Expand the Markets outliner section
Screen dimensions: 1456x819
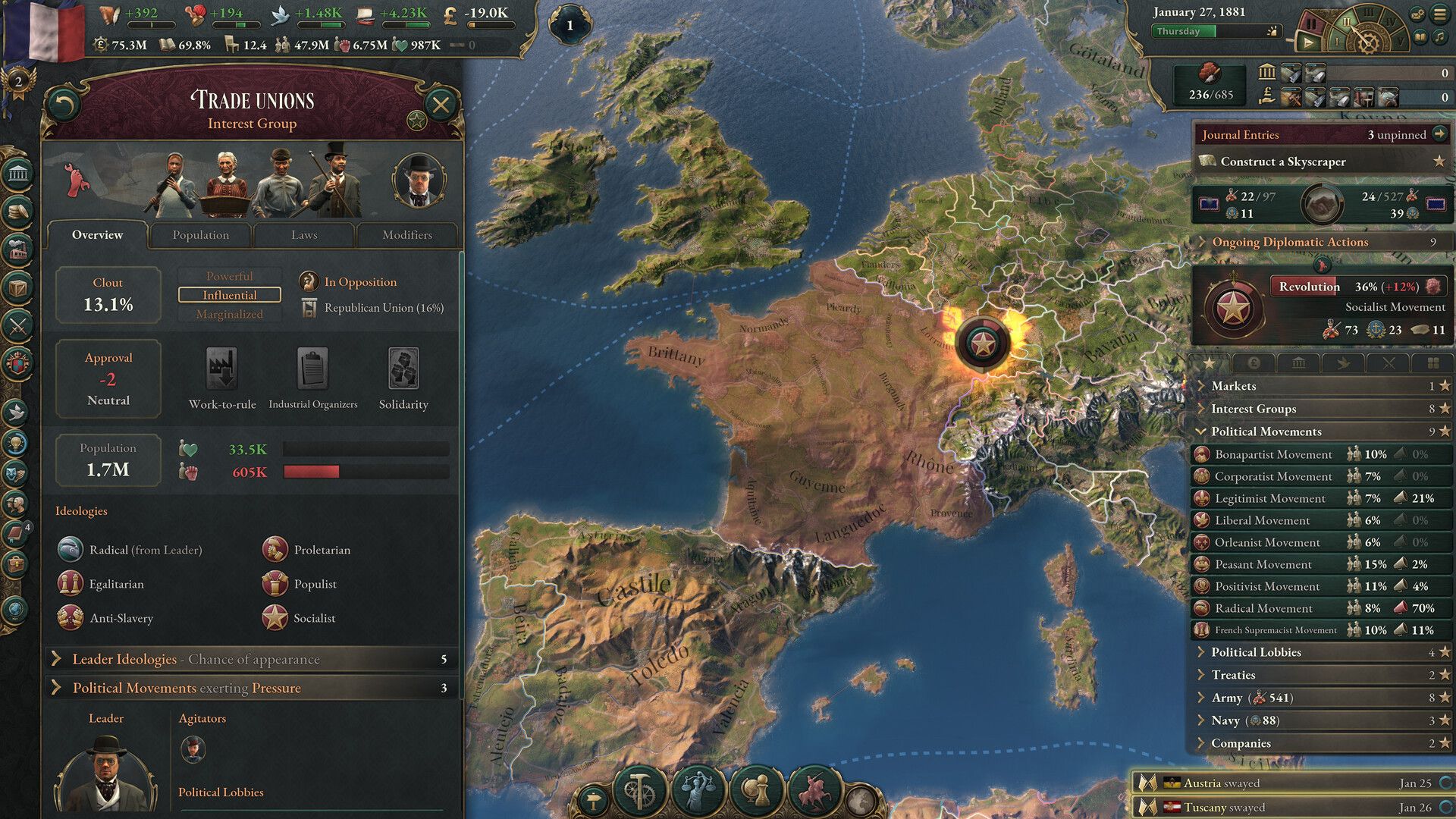point(1234,386)
